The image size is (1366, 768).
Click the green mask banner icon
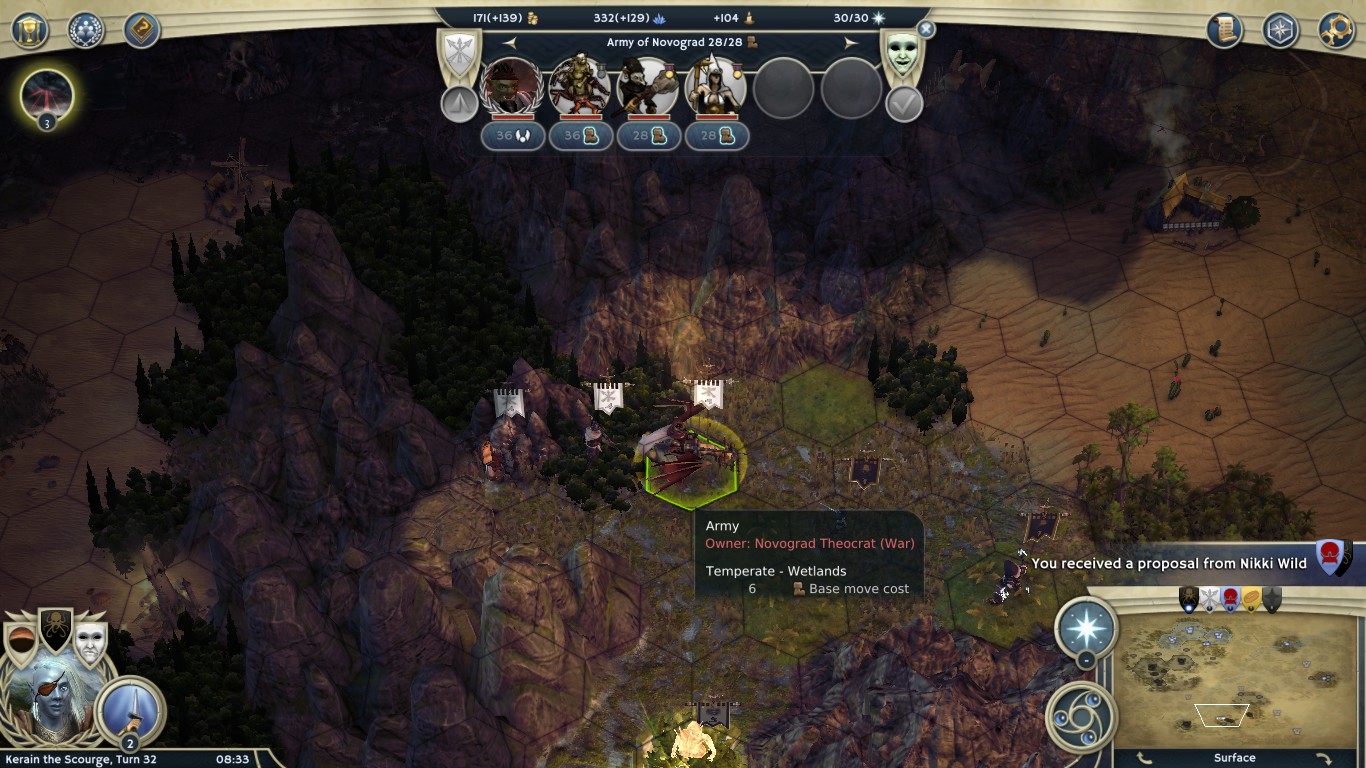[902, 56]
